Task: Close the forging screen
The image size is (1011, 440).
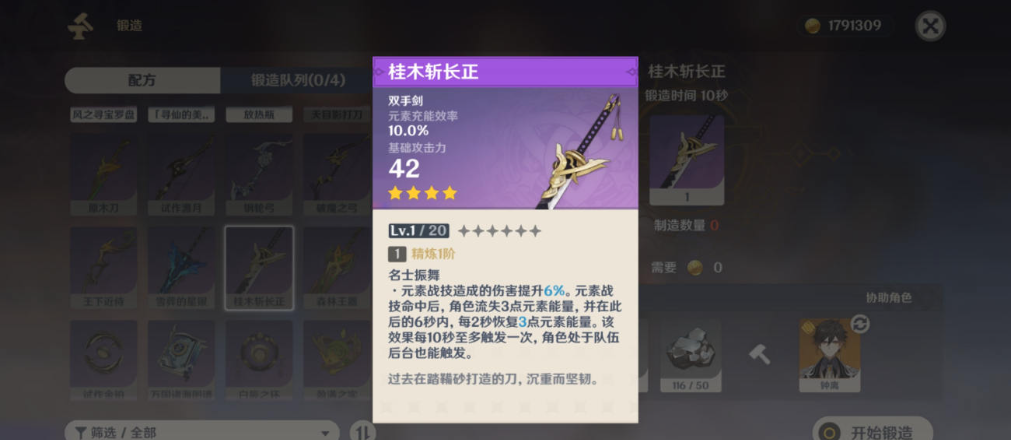Action: coord(930,26)
